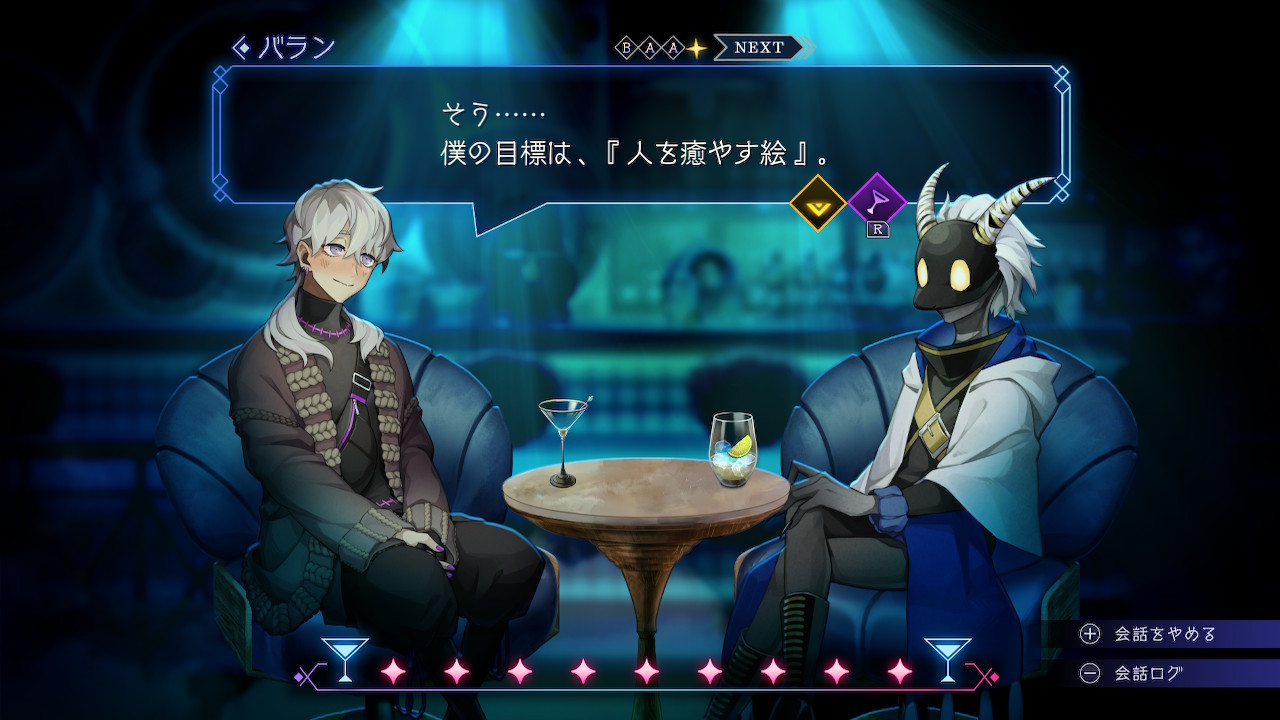Open the 会話ログ conversation log

pos(1148,673)
